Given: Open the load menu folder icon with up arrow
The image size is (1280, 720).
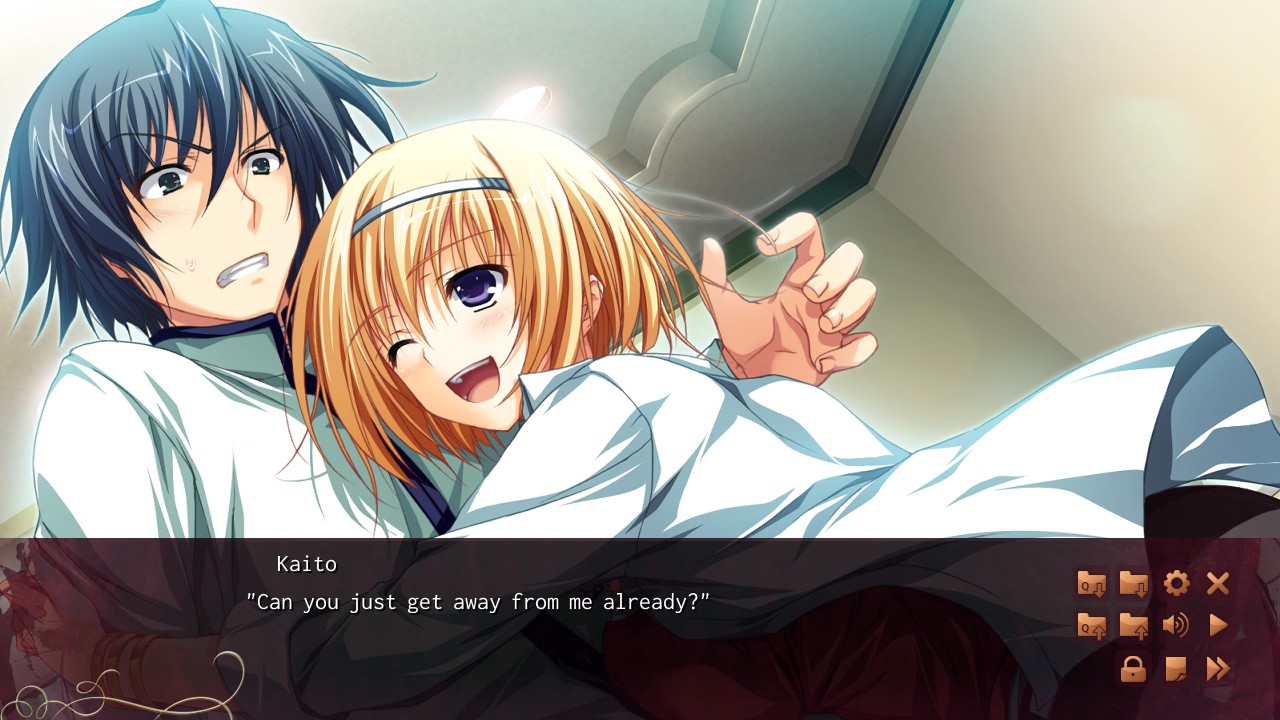Looking at the screenshot, I should point(1133,626).
